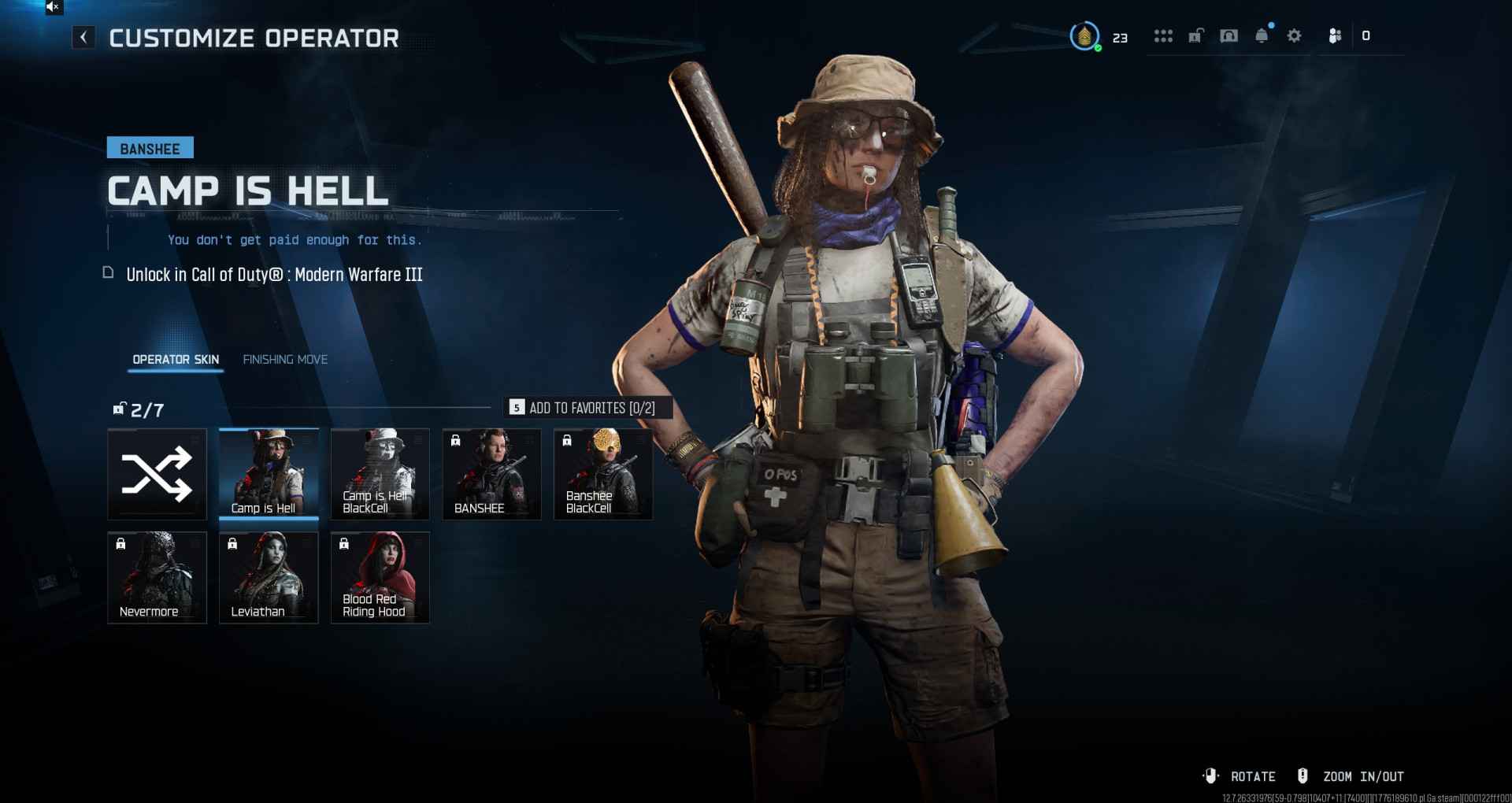Select the Blood Red Riding Hood skin
Screen dimensions: 1512x803
click(x=380, y=577)
